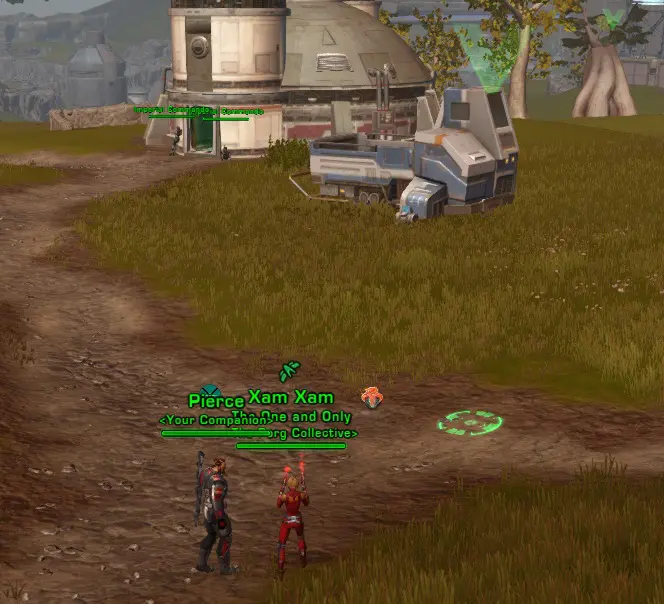664x604 pixels.
Task: Select the Pierce companion nameplate
Action: pyautogui.click(x=216, y=401)
